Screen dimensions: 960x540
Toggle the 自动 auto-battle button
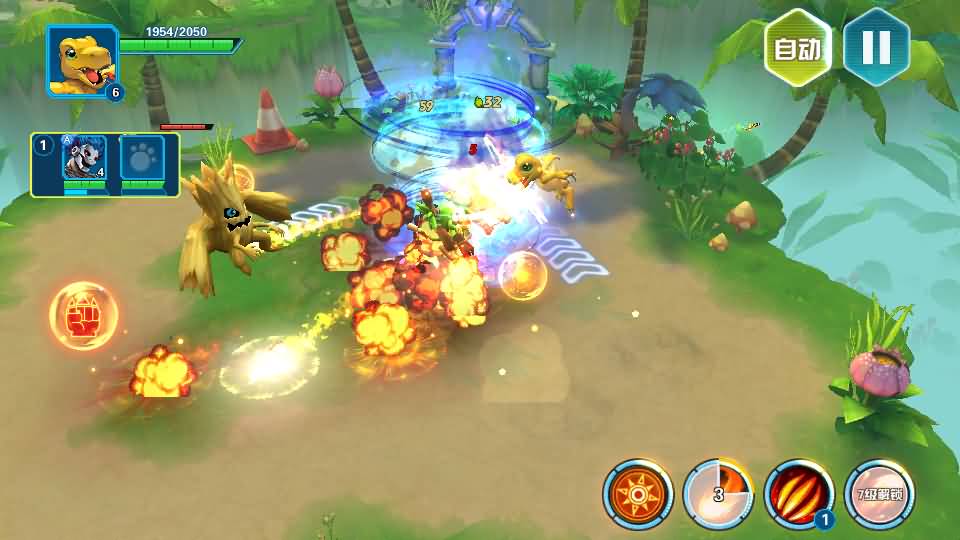pos(798,47)
